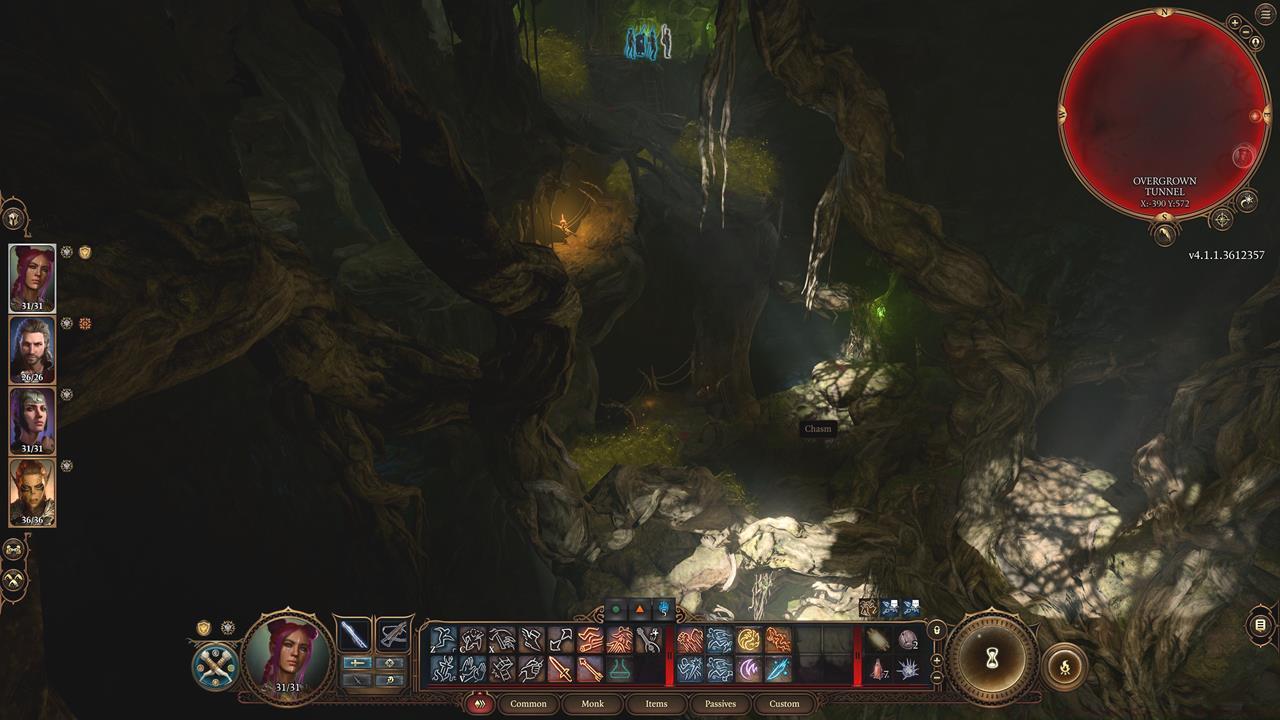Toggle the hotbar lock padlock
This screenshot has height=720, width=1280.
(x=936, y=631)
